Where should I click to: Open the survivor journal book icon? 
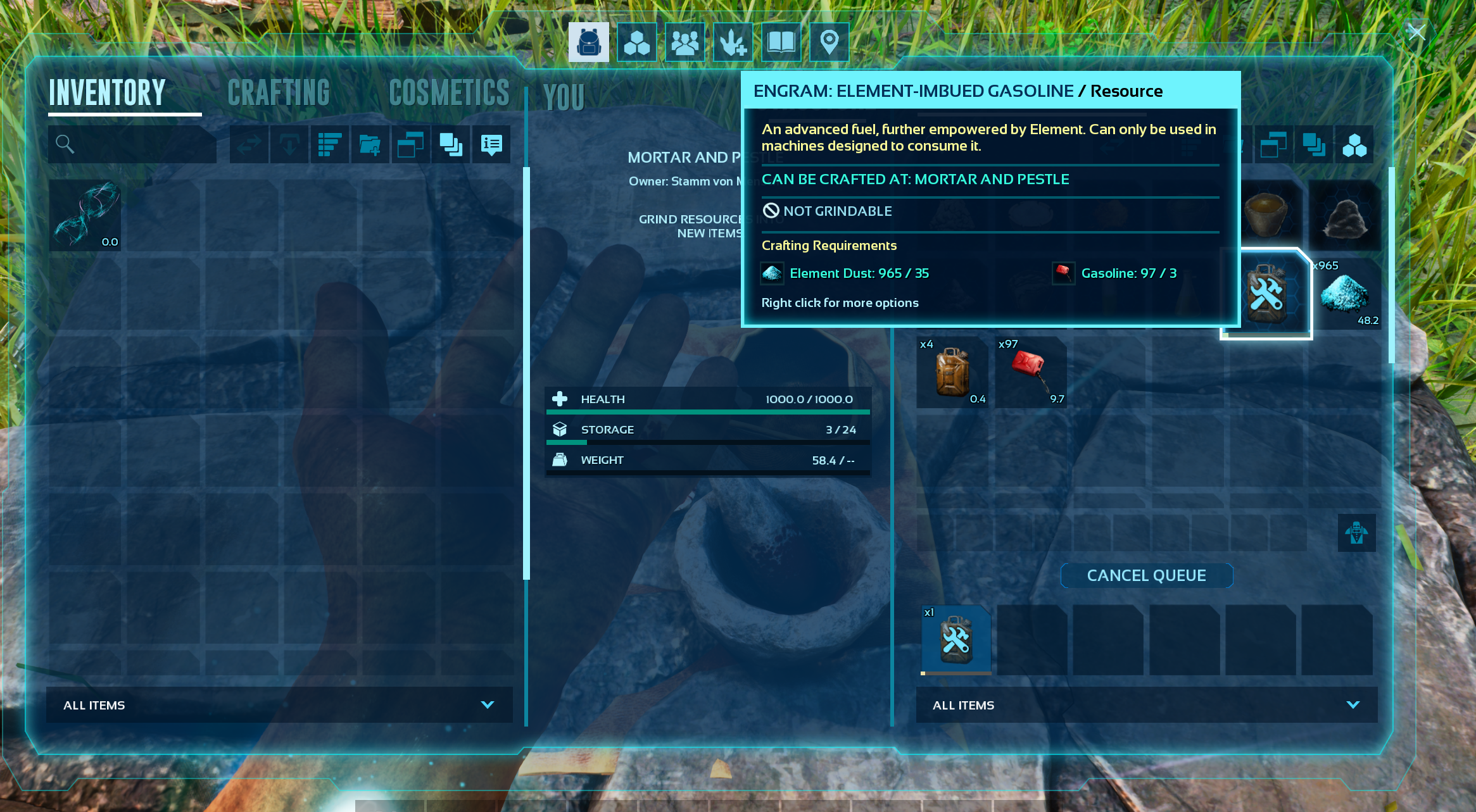pos(781,42)
